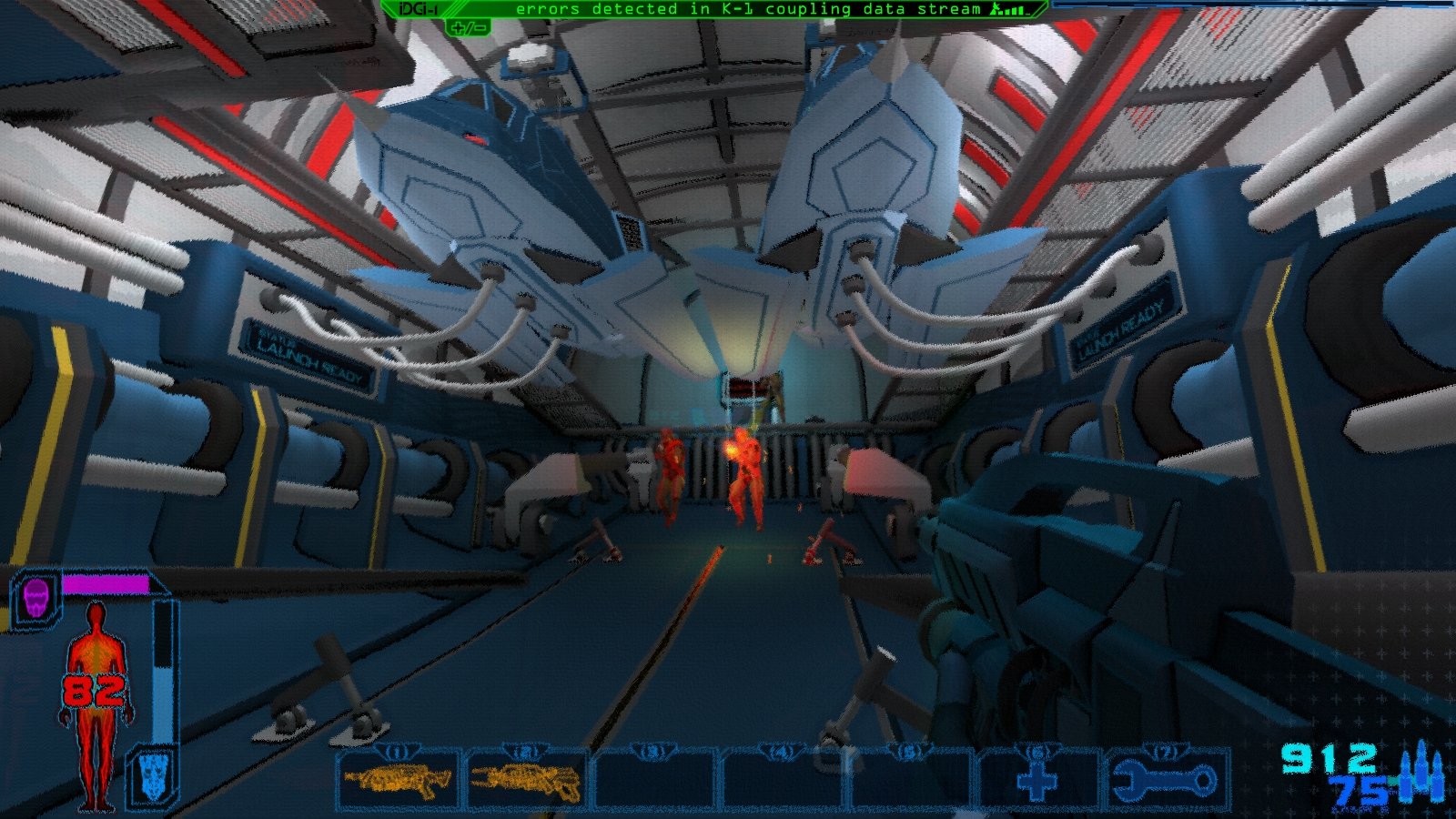This screenshot has height=819, width=1456.
Task: Select the shotgun in weapon slot 1
Action: pyautogui.click(x=399, y=779)
